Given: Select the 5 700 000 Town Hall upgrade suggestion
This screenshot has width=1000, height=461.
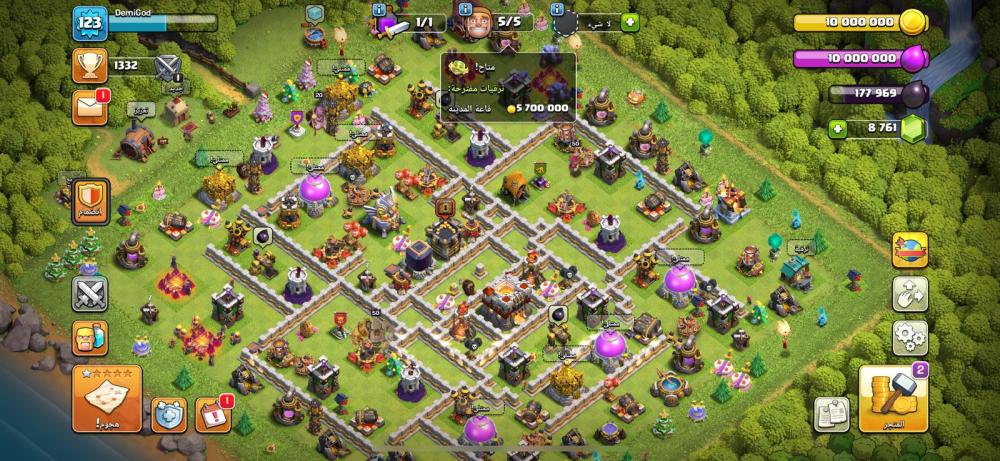Looking at the screenshot, I should tap(508, 88).
